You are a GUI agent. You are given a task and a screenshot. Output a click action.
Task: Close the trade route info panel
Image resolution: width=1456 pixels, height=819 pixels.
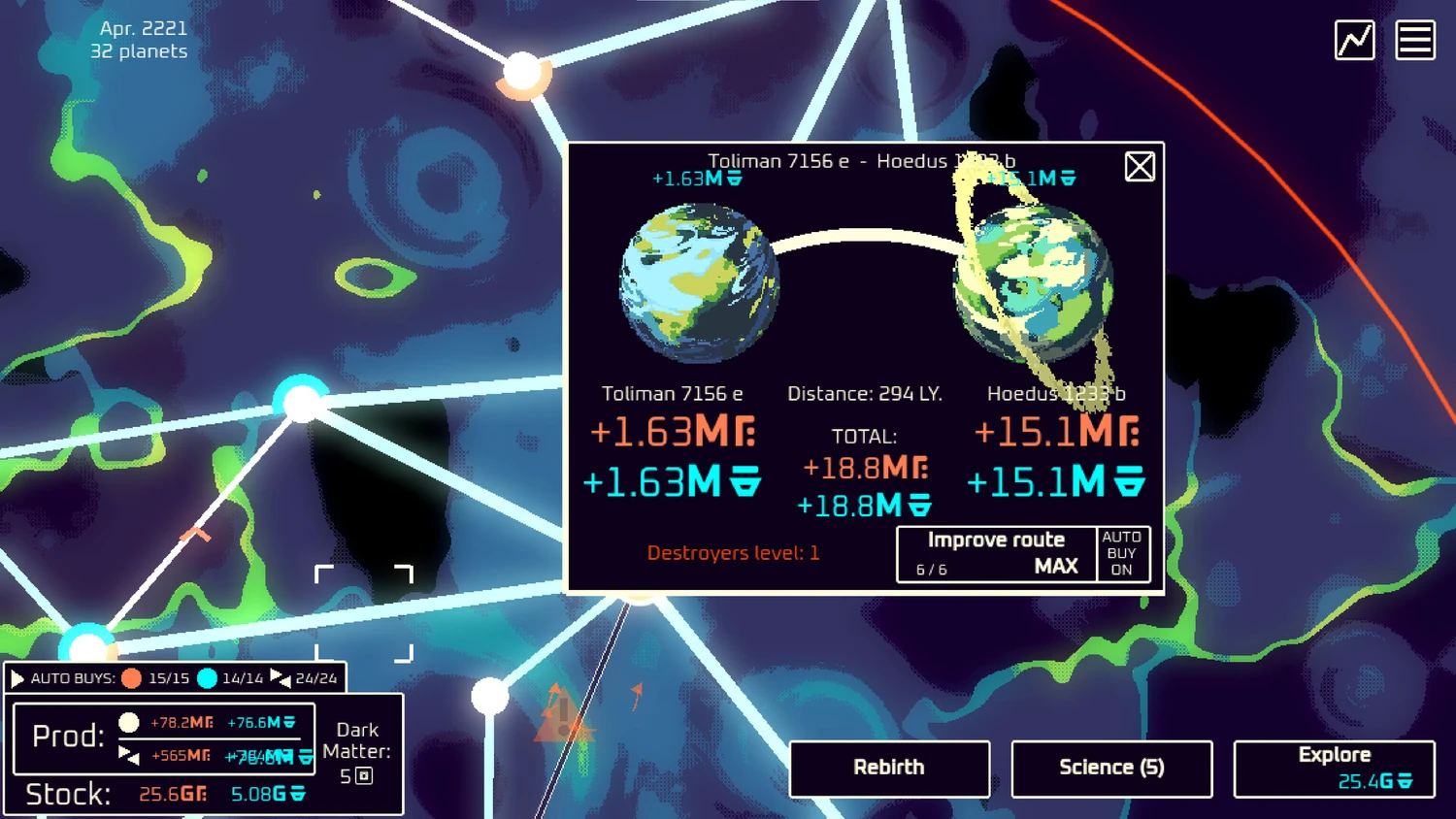tap(1140, 167)
